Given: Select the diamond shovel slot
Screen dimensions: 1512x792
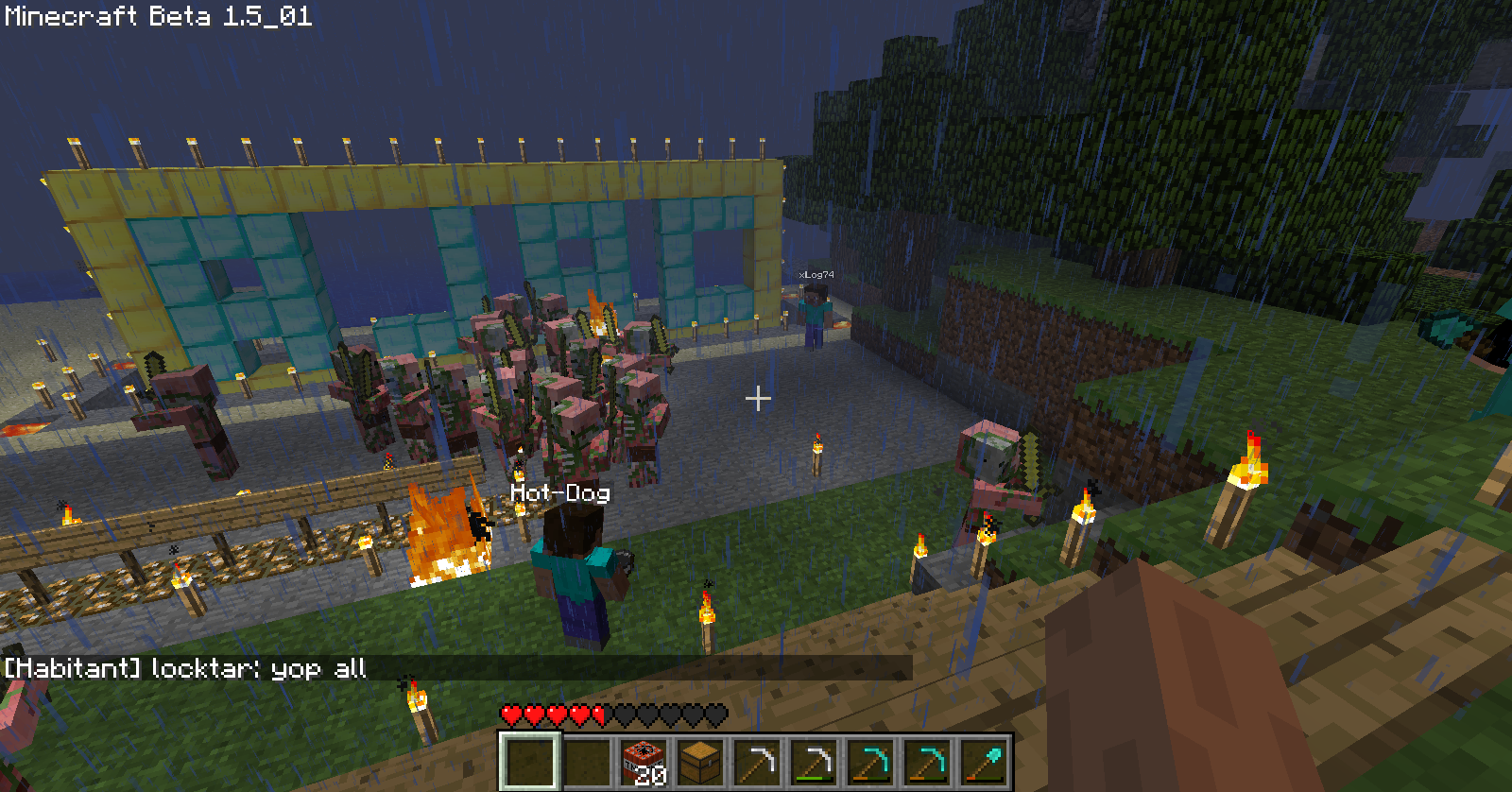Looking at the screenshot, I should [x=984, y=762].
